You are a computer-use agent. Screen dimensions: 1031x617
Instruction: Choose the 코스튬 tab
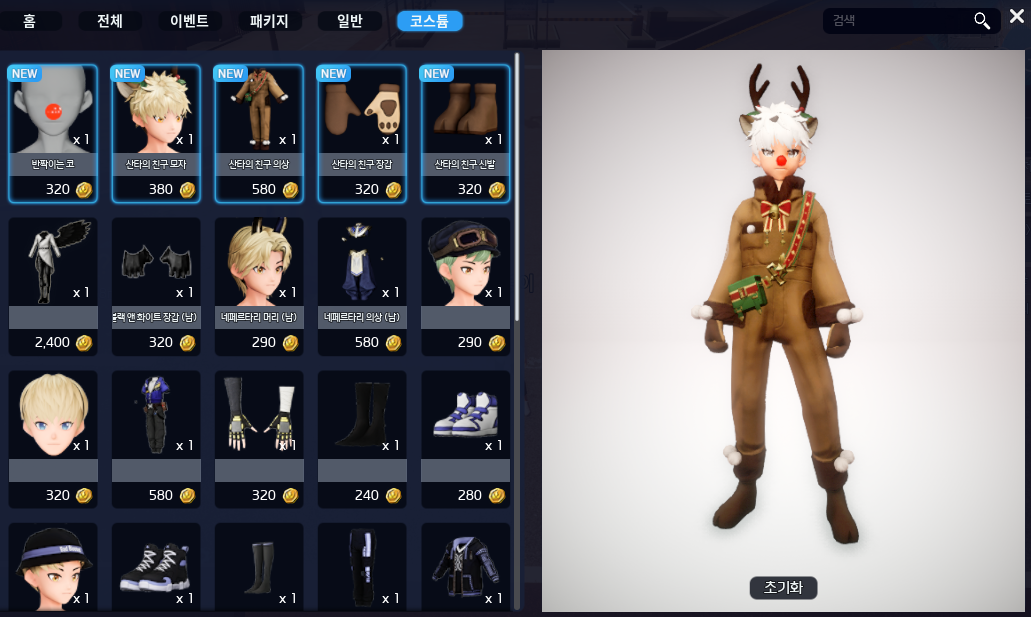pyautogui.click(x=429, y=21)
